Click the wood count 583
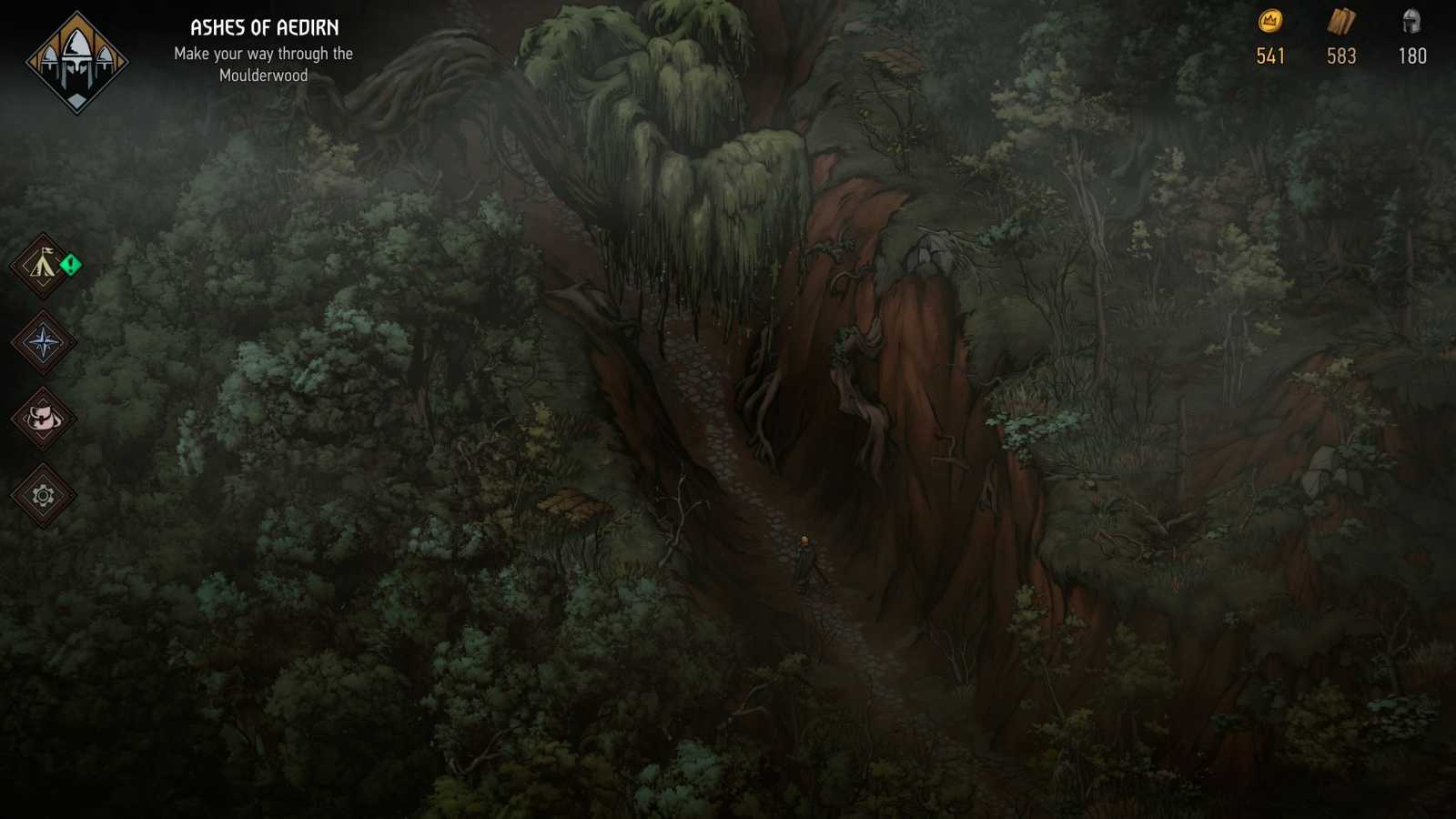This screenshot has height=819, width=1456. tap(1340, 56)
